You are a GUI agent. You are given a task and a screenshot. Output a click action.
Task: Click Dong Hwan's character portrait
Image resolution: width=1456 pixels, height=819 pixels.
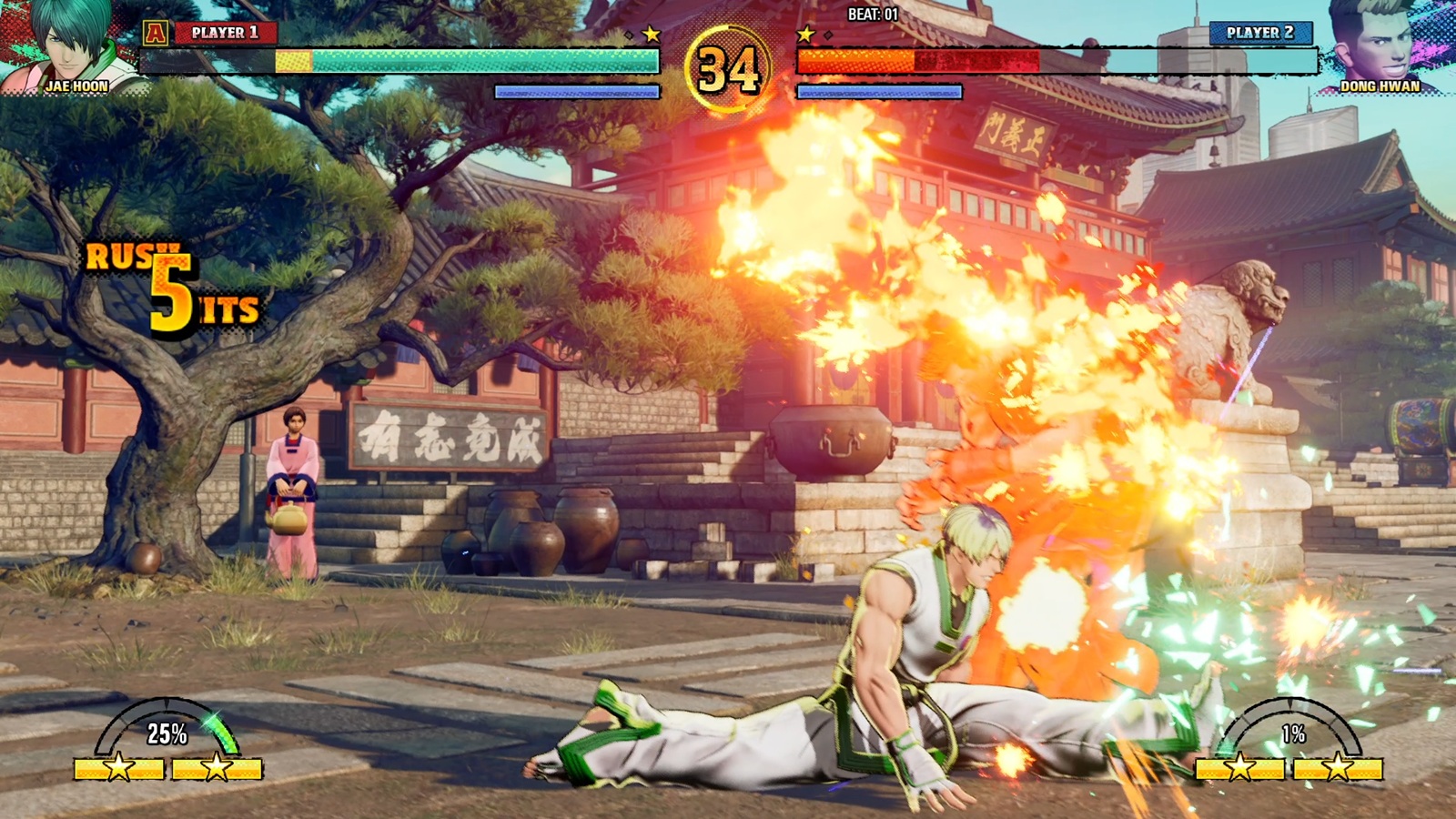[1379, 44]
